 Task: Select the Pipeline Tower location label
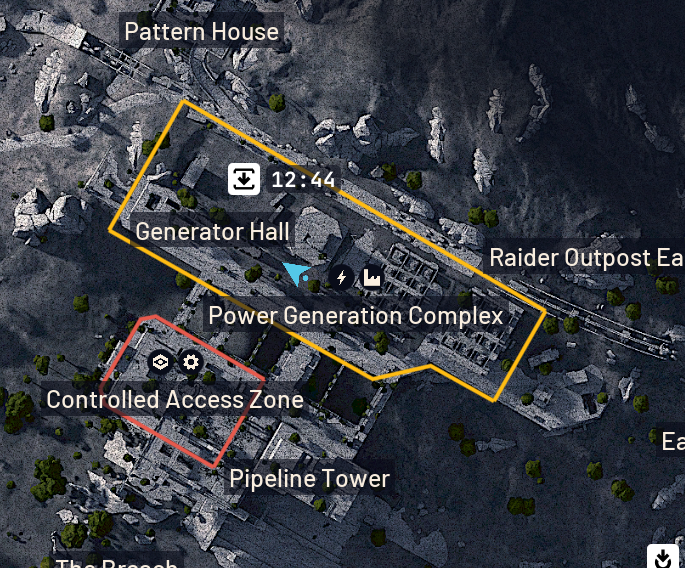309,478
